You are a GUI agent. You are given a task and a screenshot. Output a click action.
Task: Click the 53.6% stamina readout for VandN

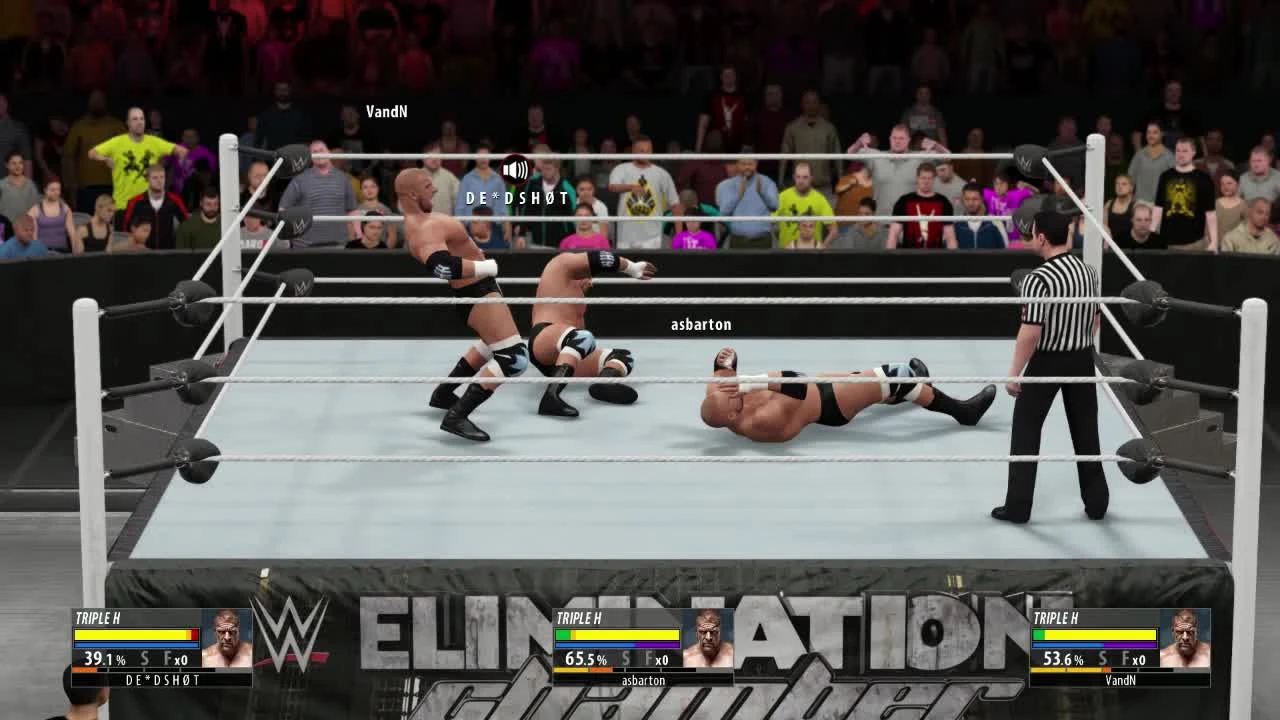1062,659
